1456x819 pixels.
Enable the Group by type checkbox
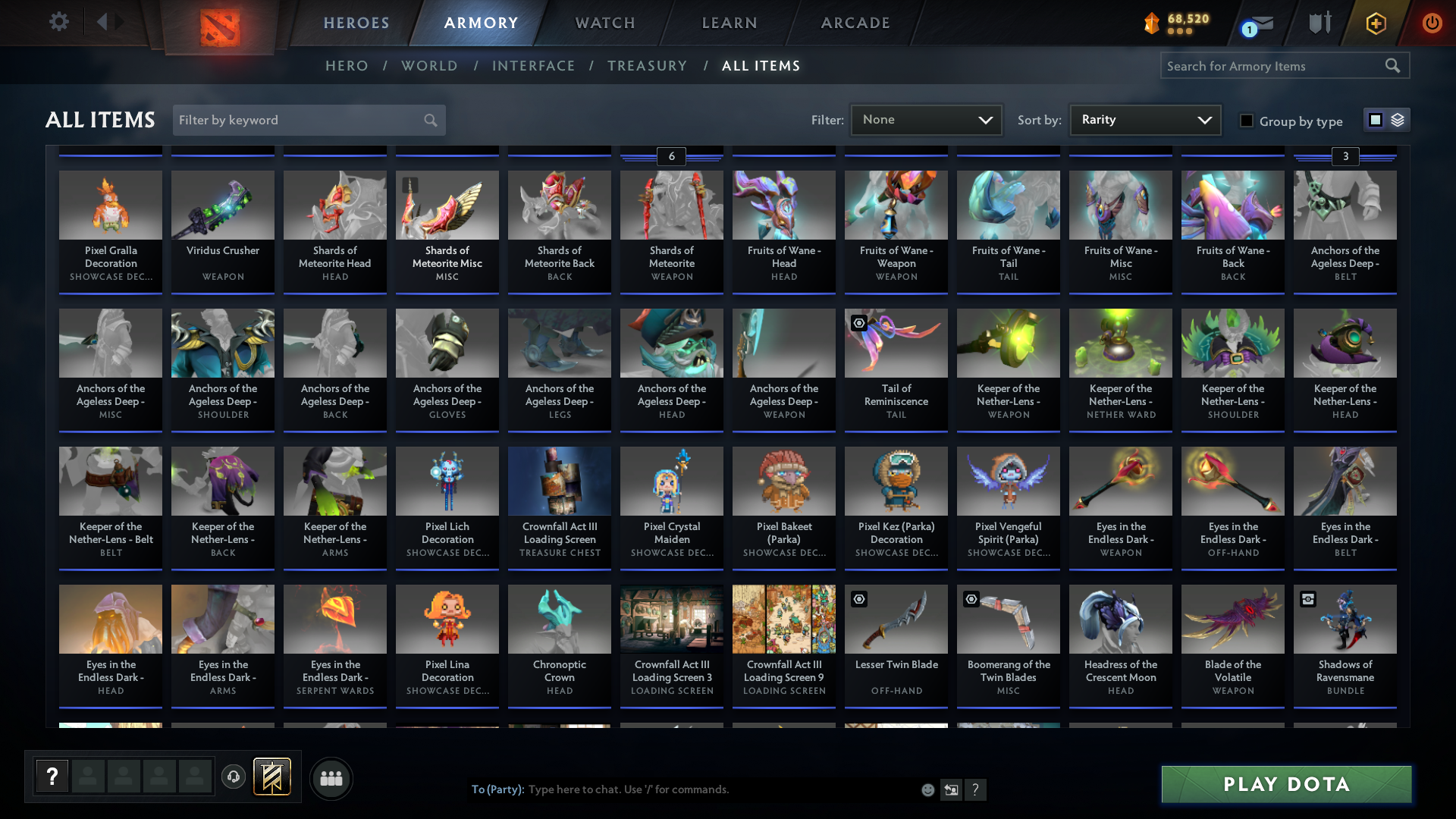[x=1246, y=121]
